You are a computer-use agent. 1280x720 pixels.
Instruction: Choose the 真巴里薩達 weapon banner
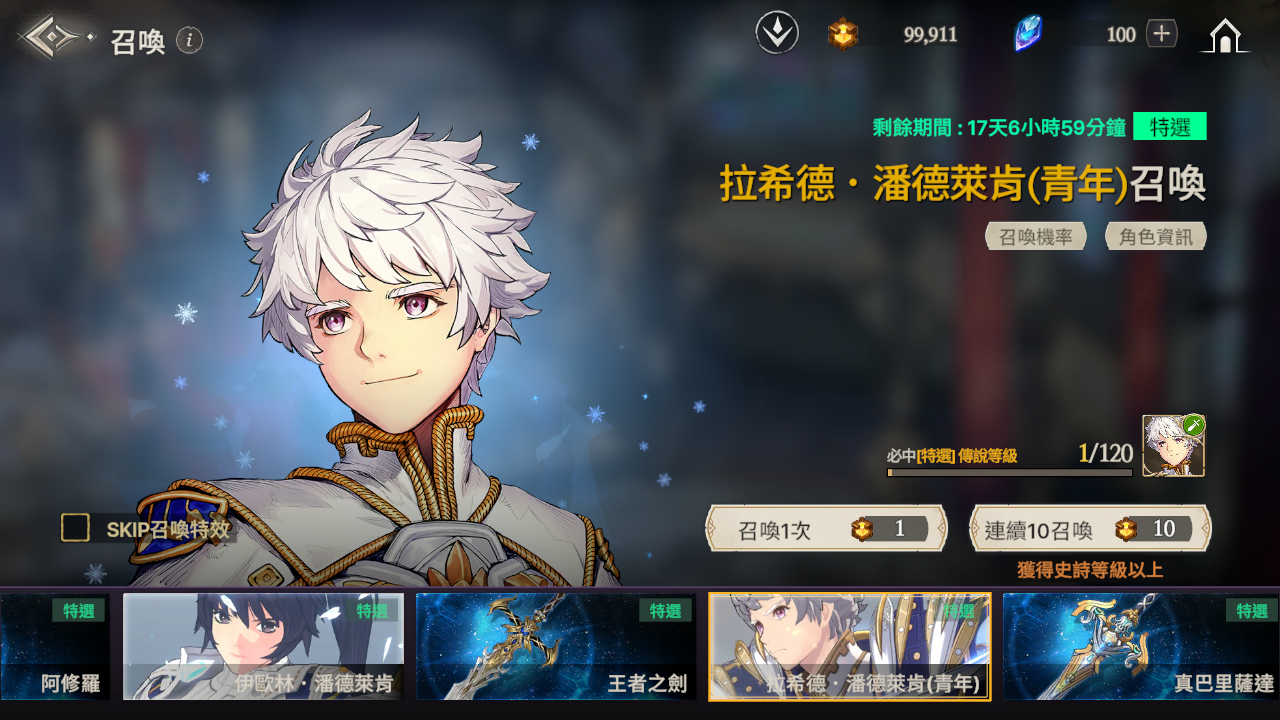(x=1141, y=646)
